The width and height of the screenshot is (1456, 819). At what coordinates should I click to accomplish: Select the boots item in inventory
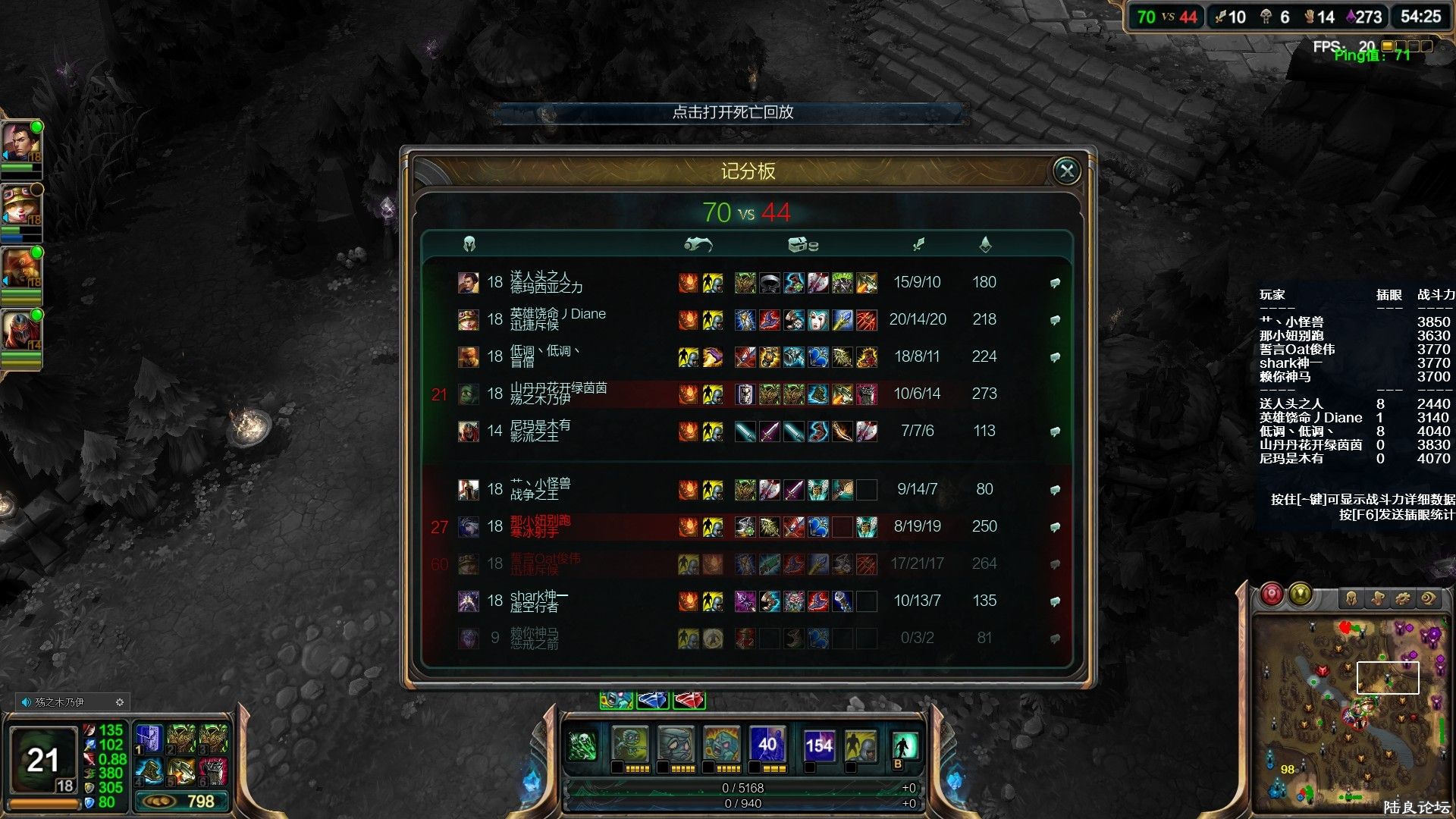coord(149,770)
